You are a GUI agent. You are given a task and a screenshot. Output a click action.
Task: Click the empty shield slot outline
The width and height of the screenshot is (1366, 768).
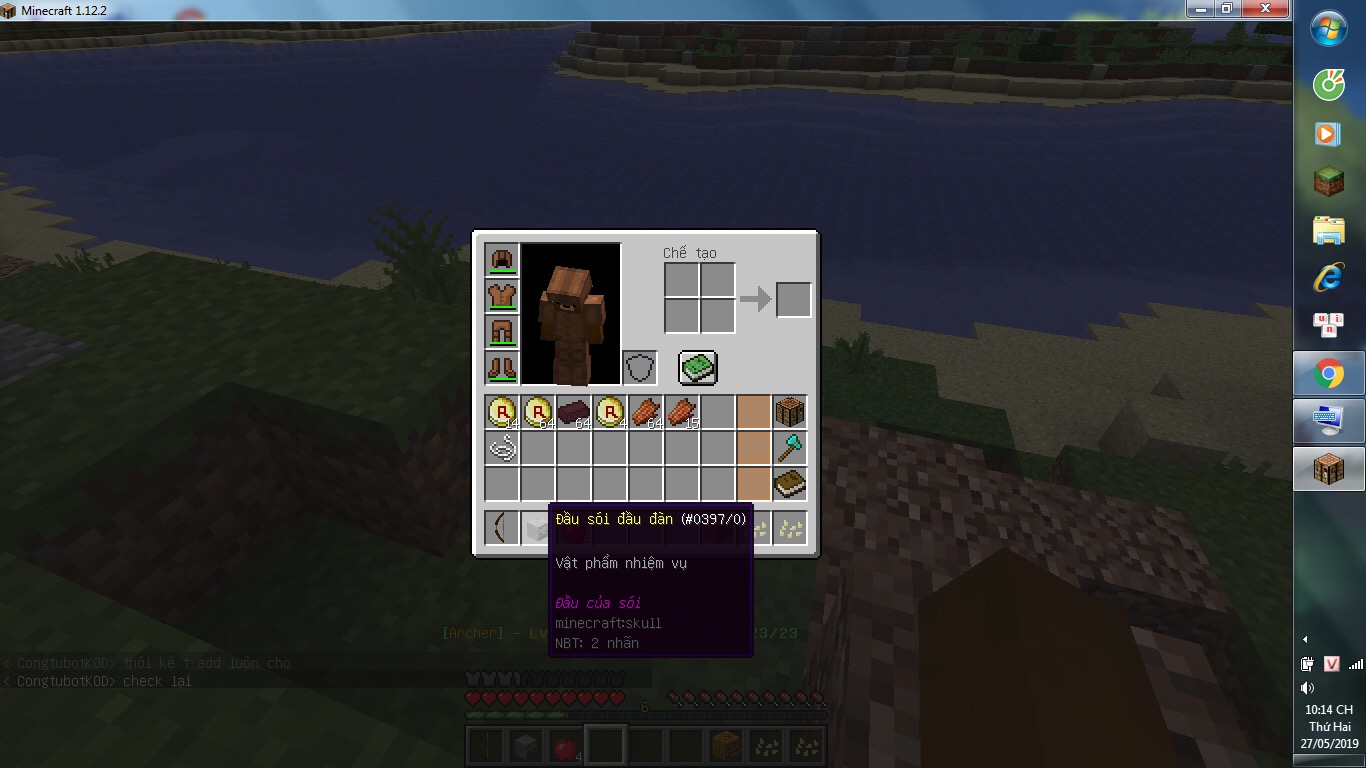tap(640, 367)
